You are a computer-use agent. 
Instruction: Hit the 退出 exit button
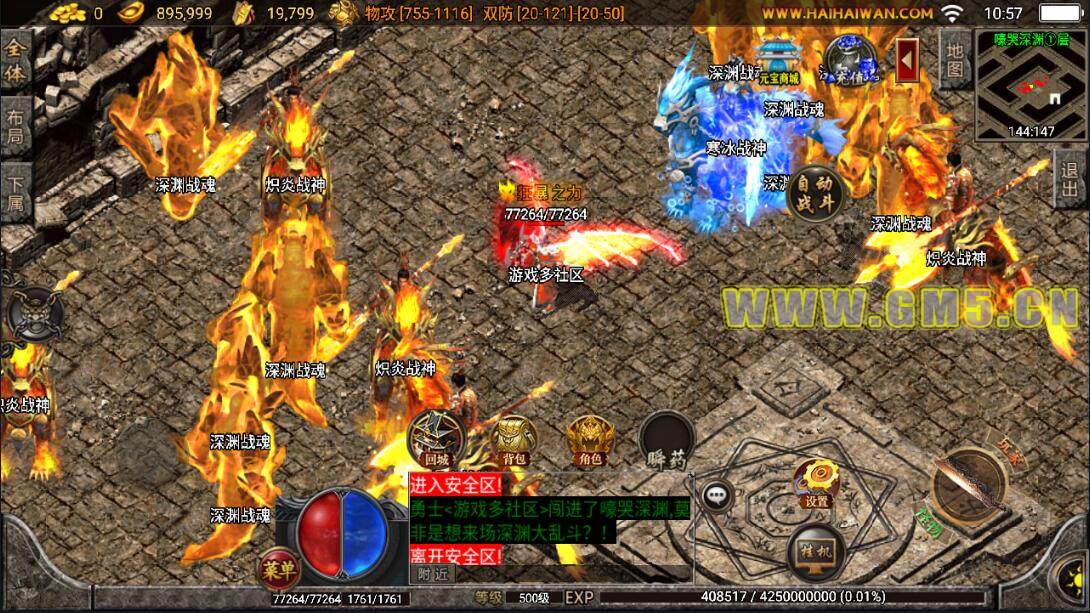[x=1072, y=181]
